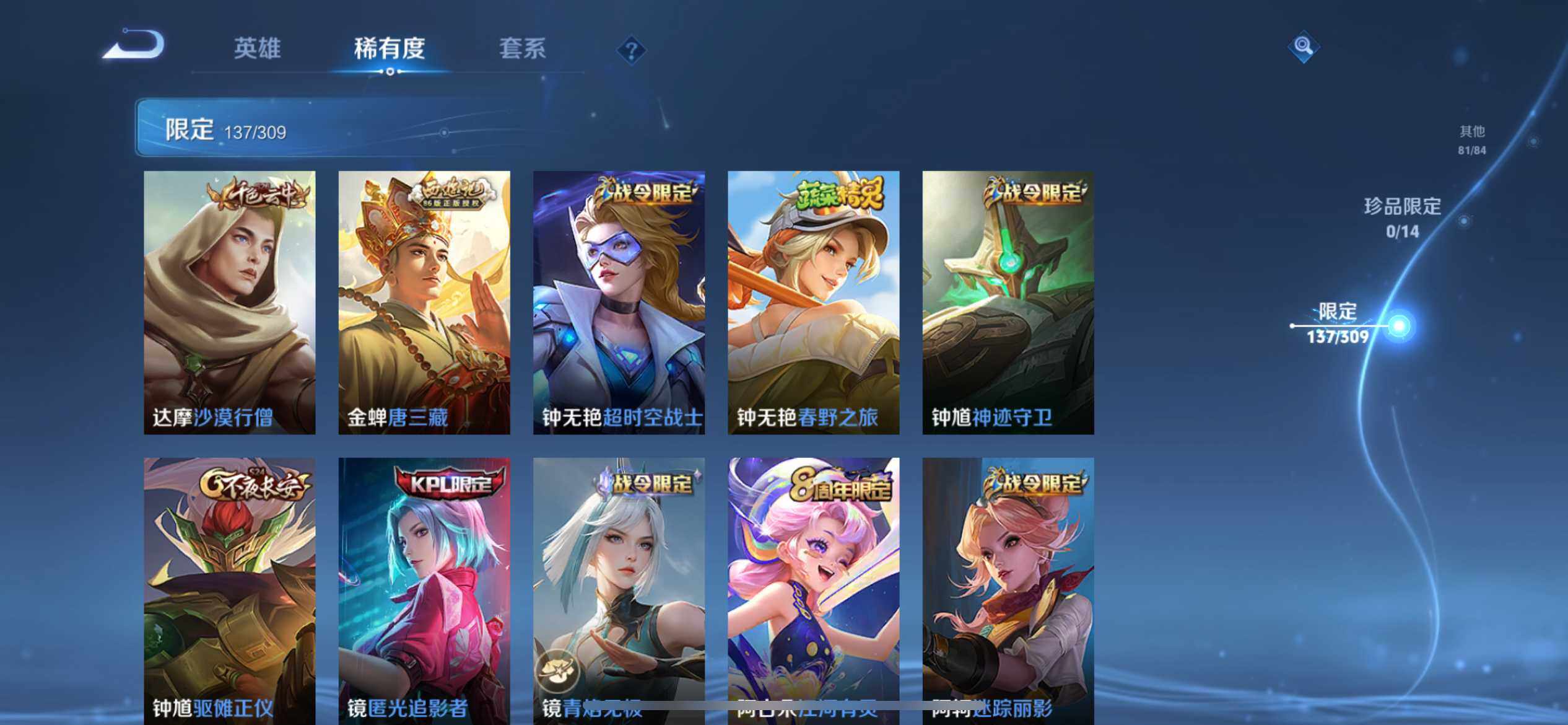Open the white-haired 镜 battle pass skin

point(619,589)
